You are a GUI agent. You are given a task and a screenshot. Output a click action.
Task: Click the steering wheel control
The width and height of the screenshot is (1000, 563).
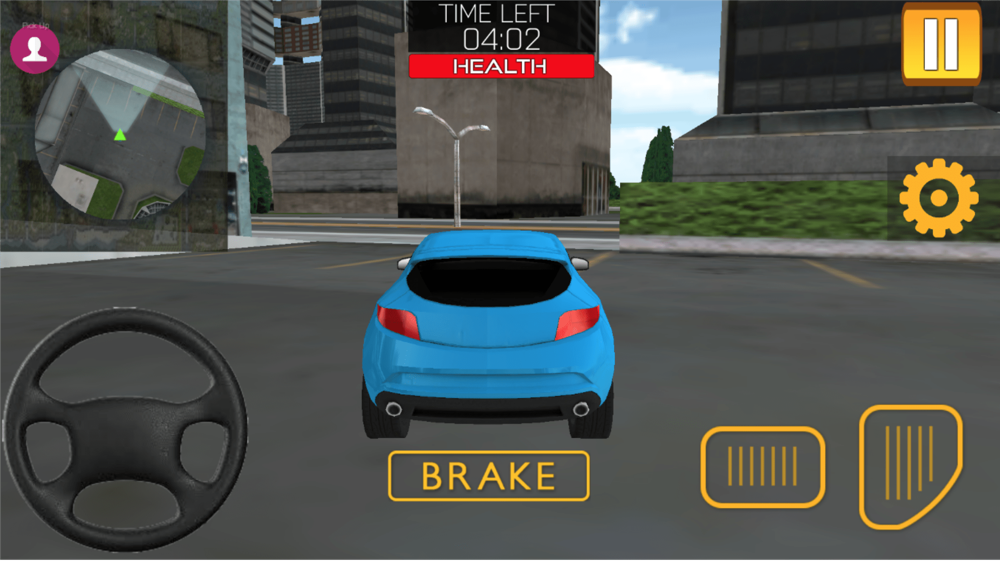click(x=126, y=430)
